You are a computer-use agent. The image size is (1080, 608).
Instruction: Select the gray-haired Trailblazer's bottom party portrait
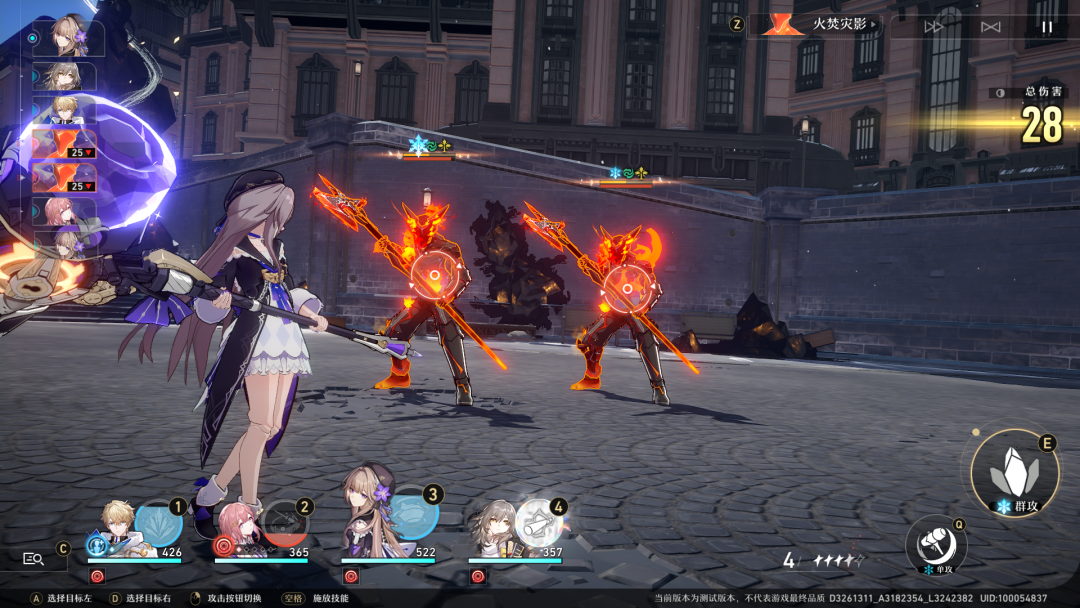pyautogui.click(x=493, y=530)
